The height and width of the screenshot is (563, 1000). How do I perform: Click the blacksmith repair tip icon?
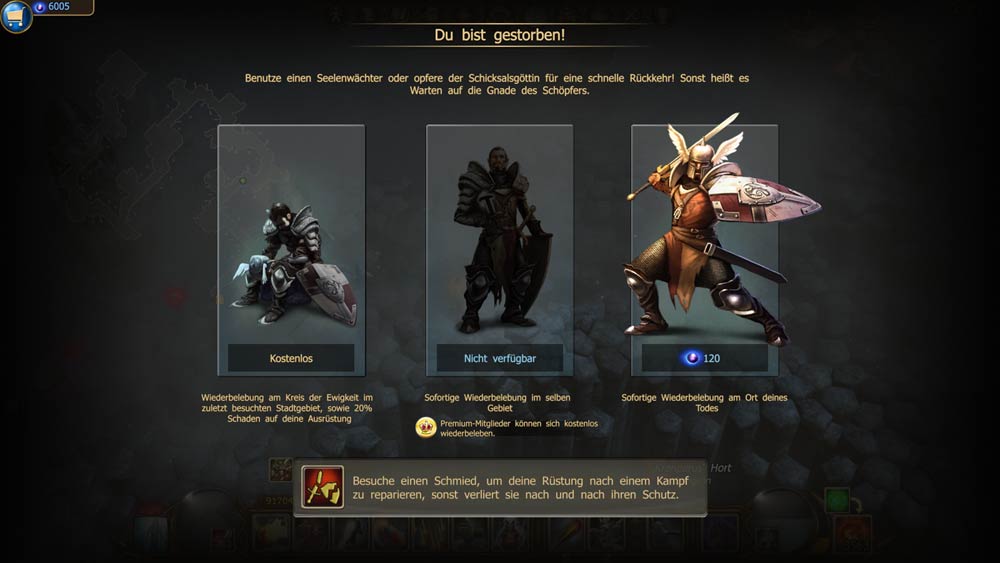point(323,487)
